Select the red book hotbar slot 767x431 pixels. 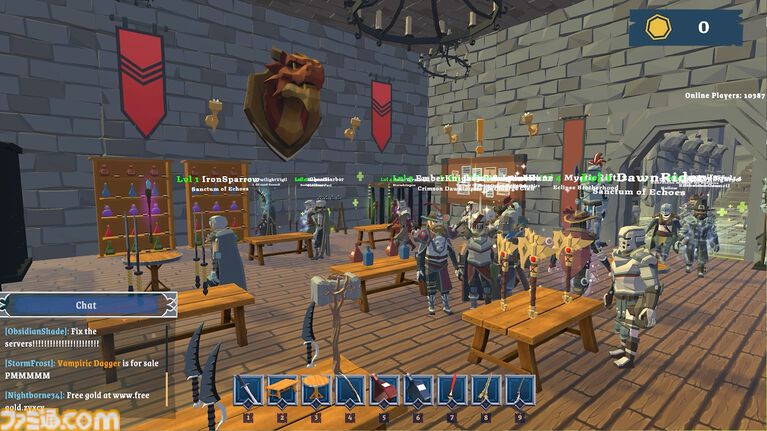384,390
